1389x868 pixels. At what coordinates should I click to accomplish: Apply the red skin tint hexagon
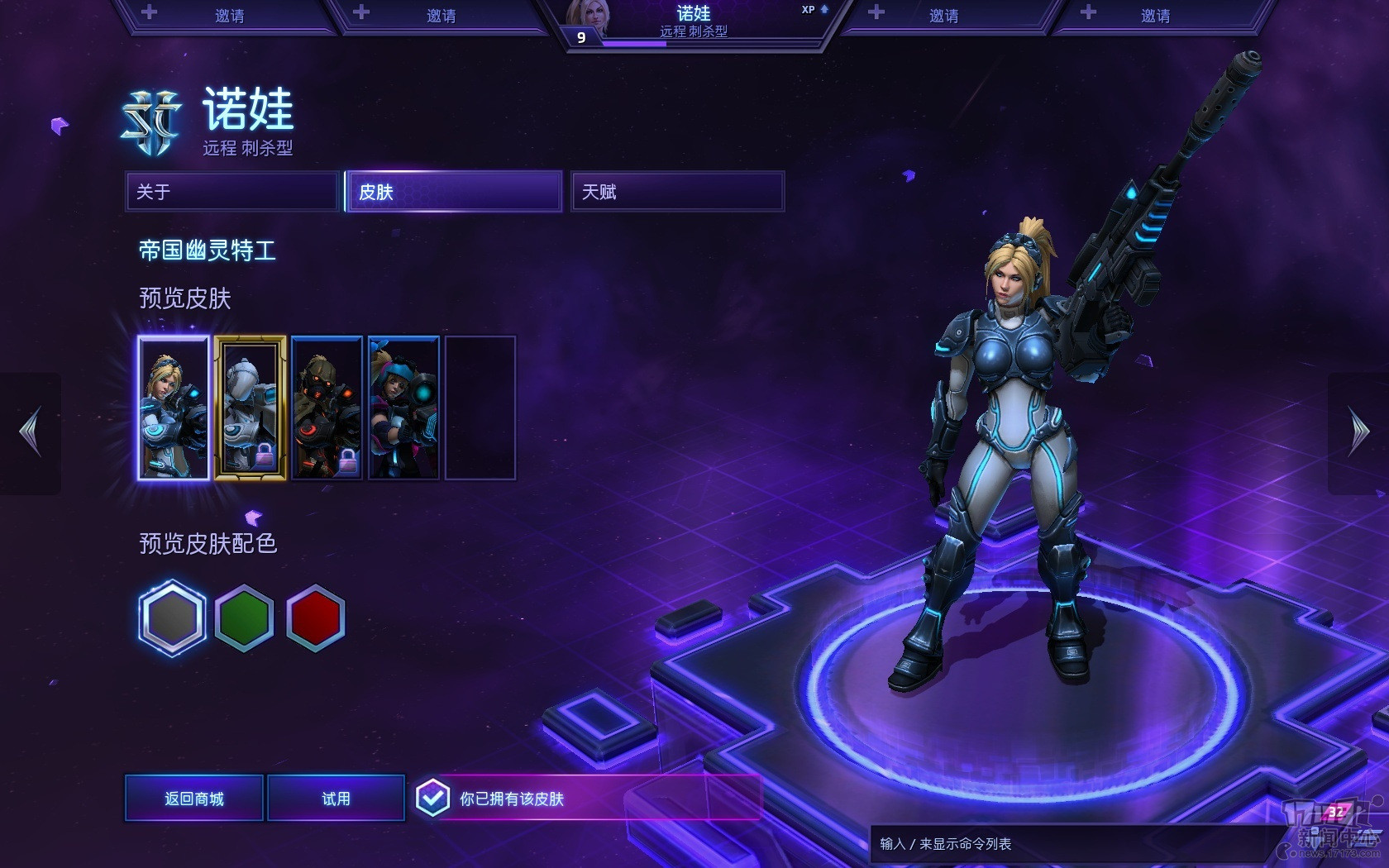[315, 618]
